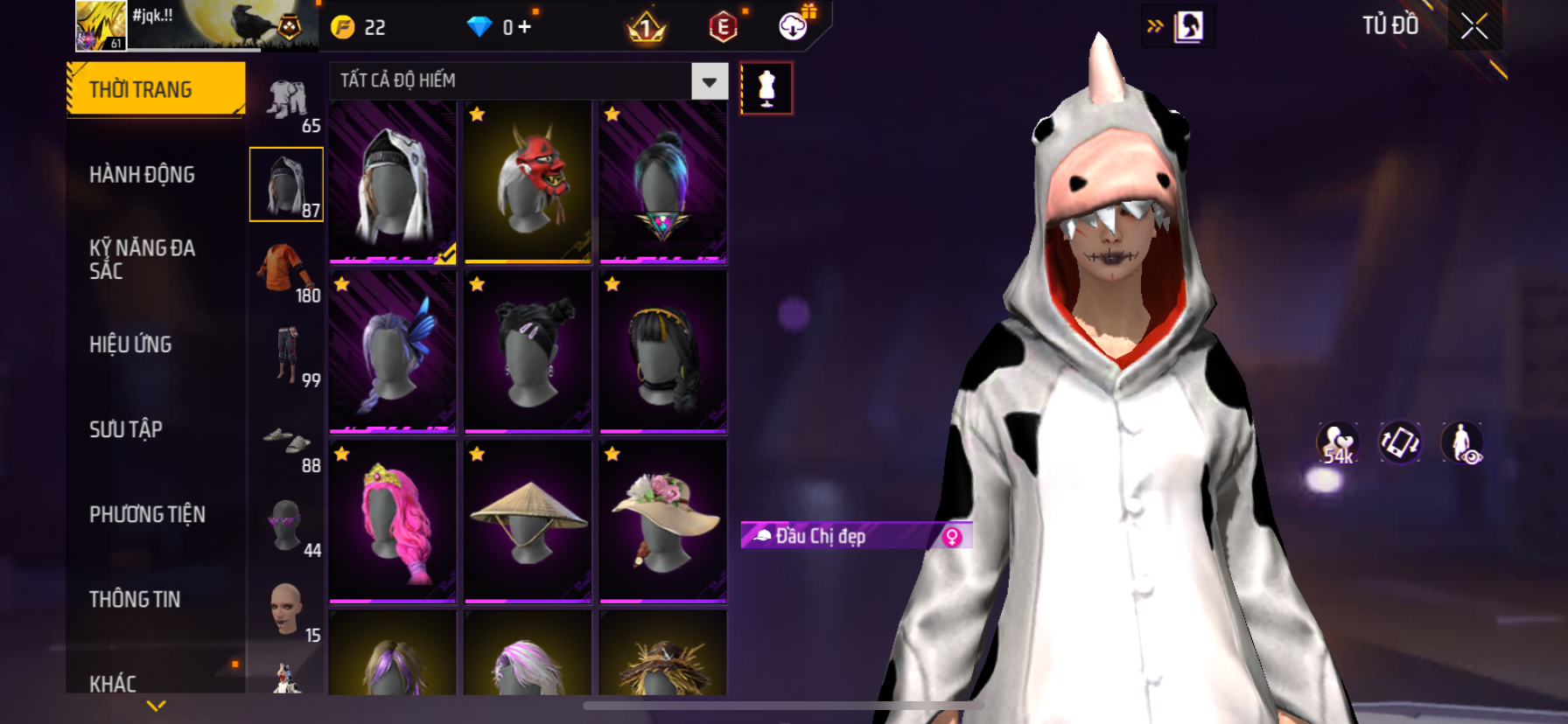The image size is (1568, 724).
Task: Close the wardrobe screen
Action: (1474, 27)
